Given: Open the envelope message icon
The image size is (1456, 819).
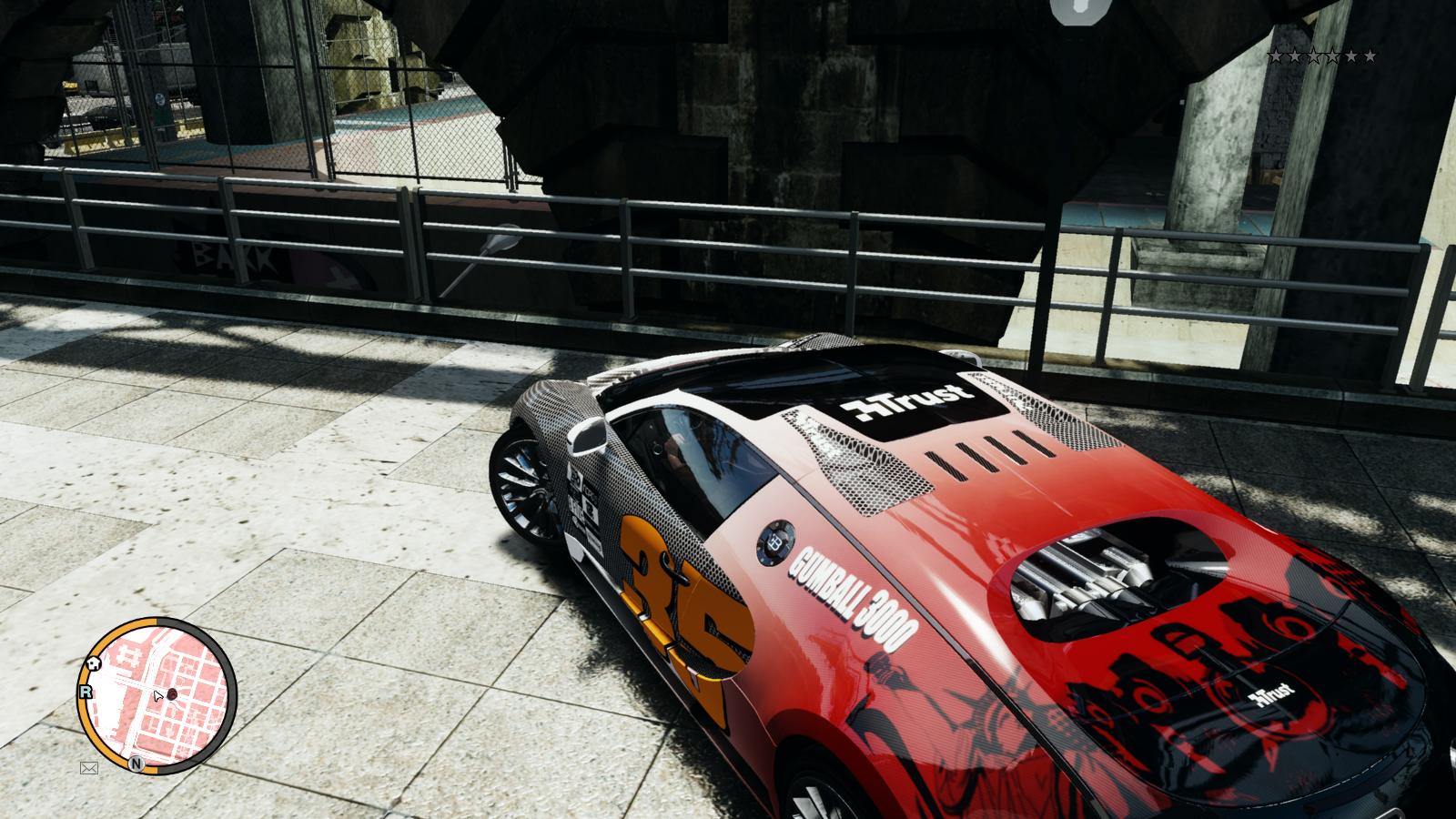Looking at the screenshot, I should pyautogui.click(x=88, y=768).
